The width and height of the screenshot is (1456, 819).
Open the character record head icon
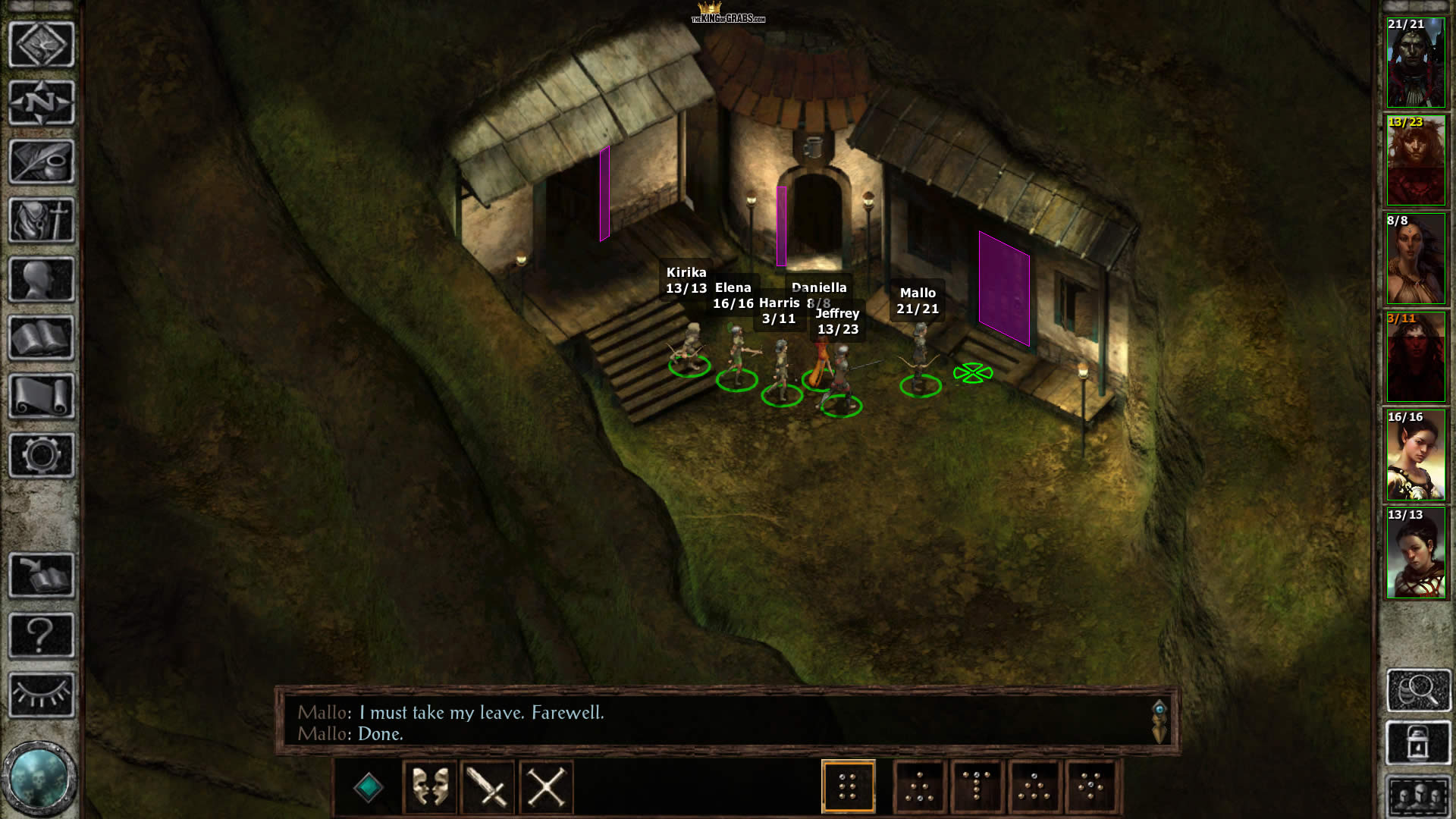(x=42, y=279)
